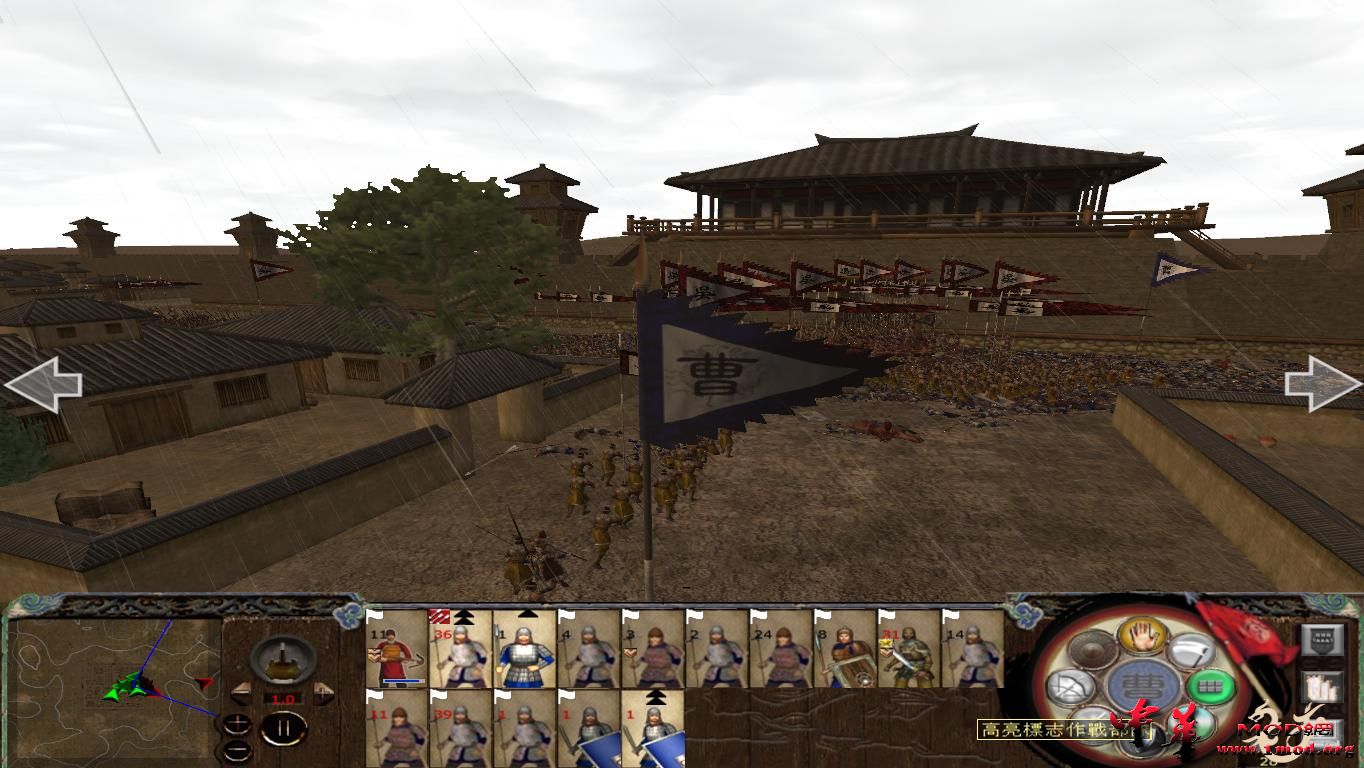The height and width of the screenshot is (768, 1364).
Task: Click the halberd weapon icon on command wheel
Action: pyautogui.click(x=1189, y=650)
